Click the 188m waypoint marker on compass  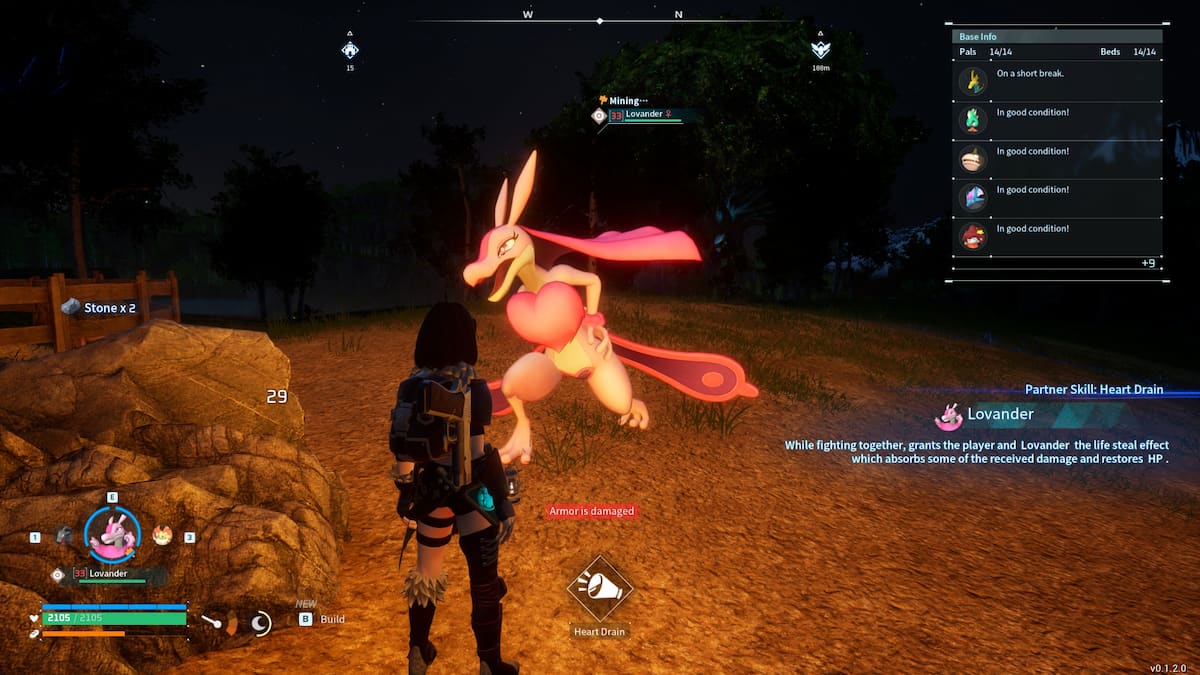[x=820, y=50]
